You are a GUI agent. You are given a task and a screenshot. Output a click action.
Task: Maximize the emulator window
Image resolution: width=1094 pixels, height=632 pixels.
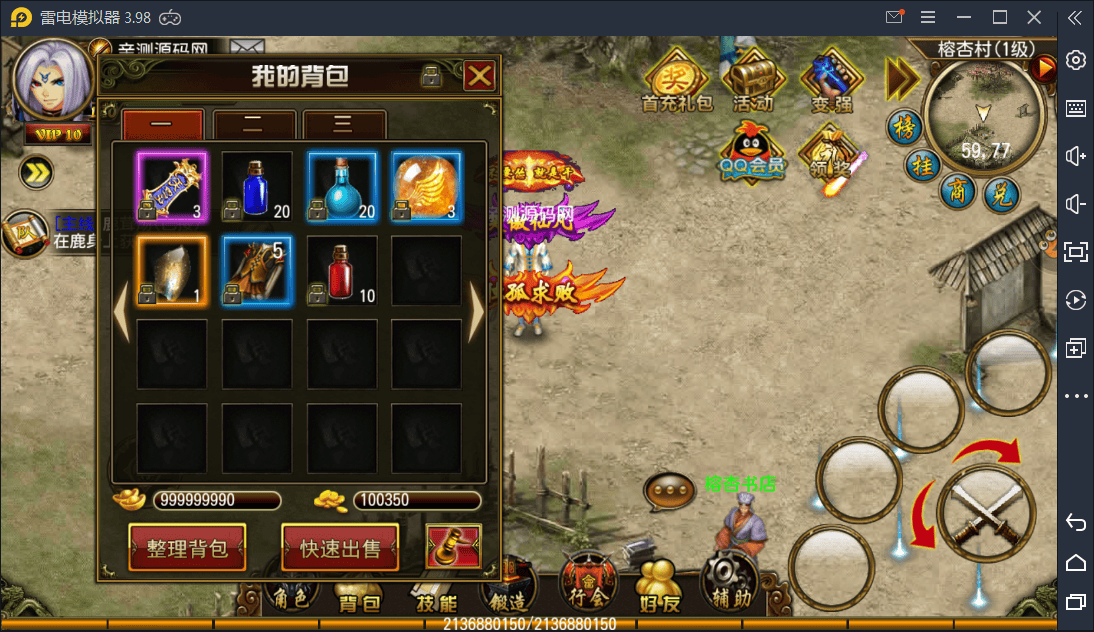pos(999,17)
